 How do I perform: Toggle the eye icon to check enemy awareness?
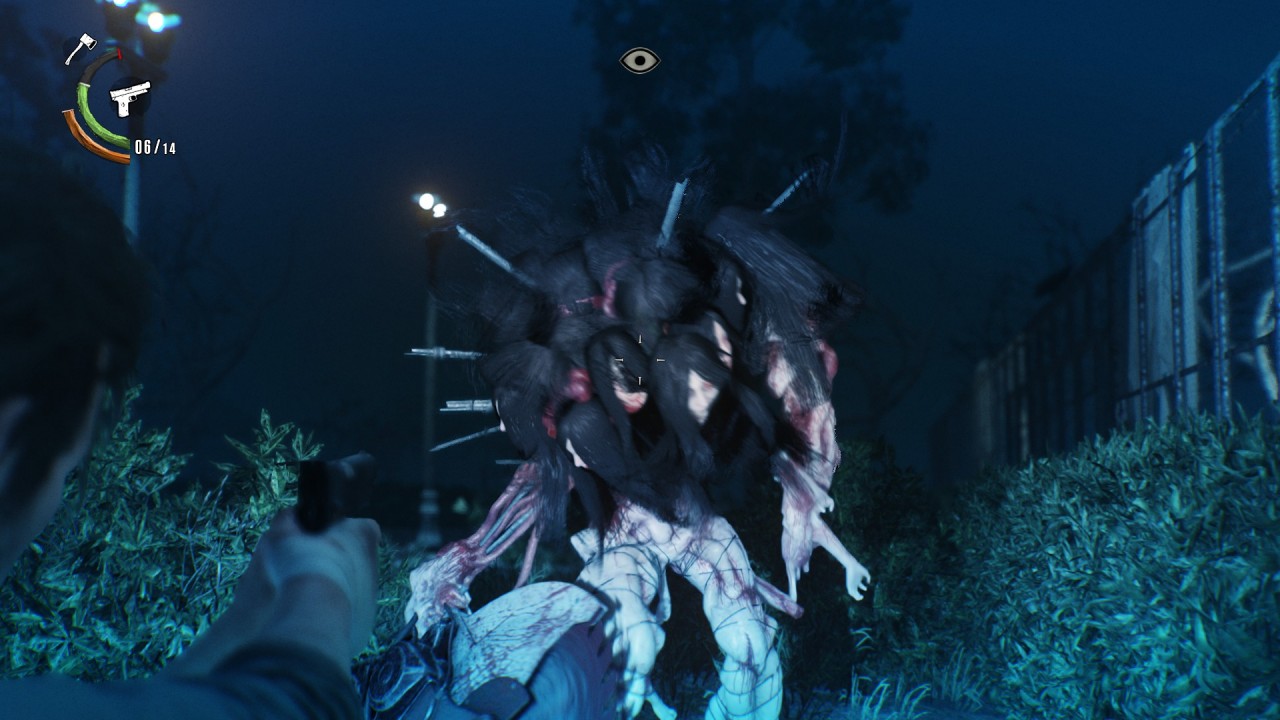(x=638, y=60)
